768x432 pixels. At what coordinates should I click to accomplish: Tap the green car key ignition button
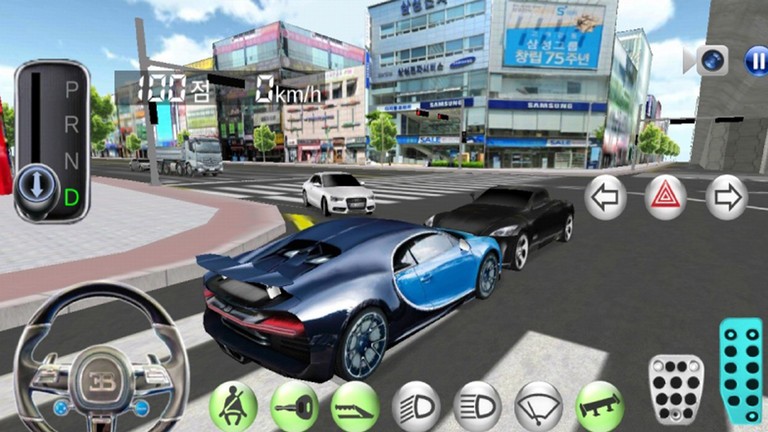click(x=294, y=406)
